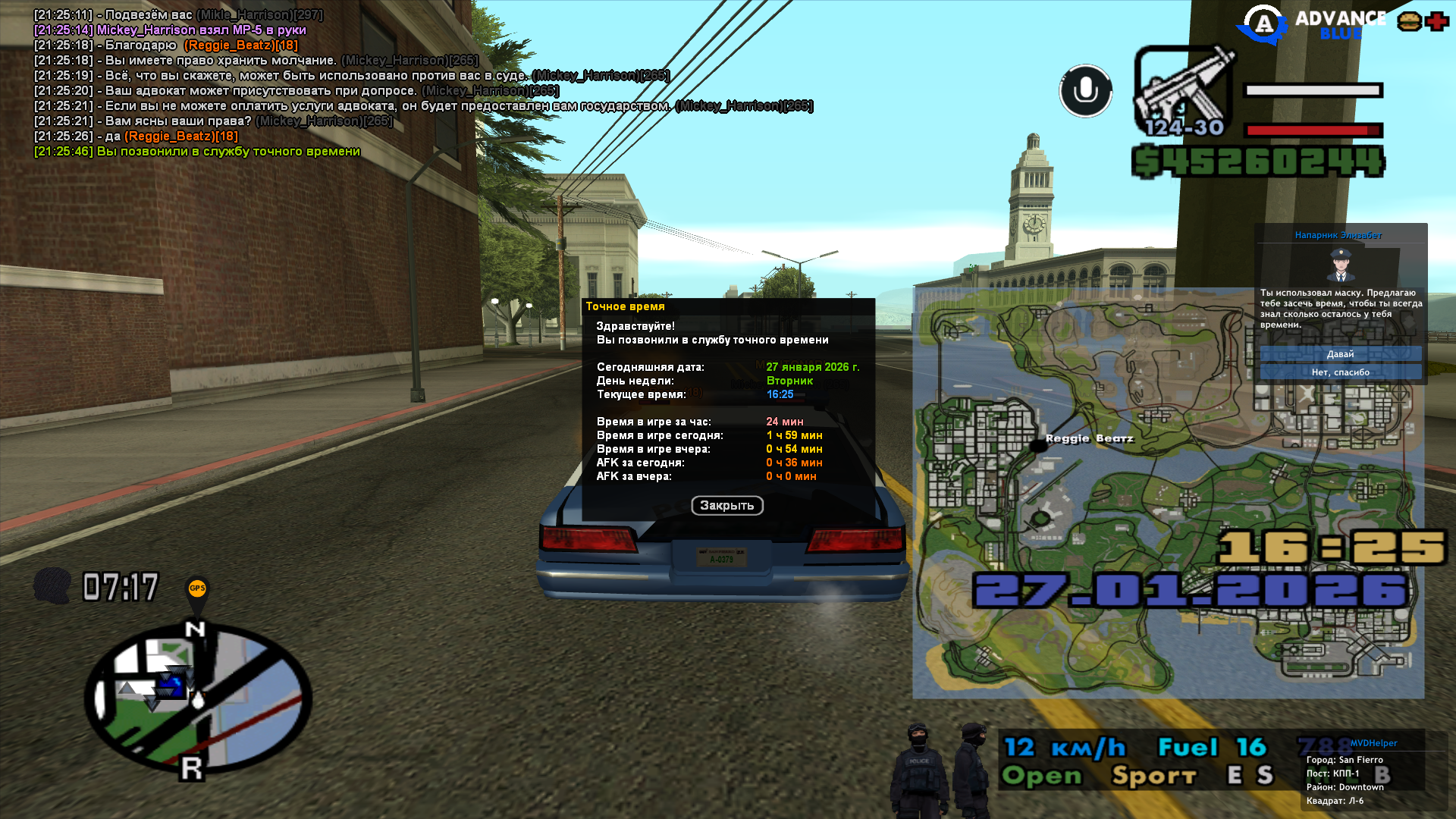This screenshot has width=1456, height=819.
Task: Click the partner officer portrait
Action: click(x=1341, y=265)
